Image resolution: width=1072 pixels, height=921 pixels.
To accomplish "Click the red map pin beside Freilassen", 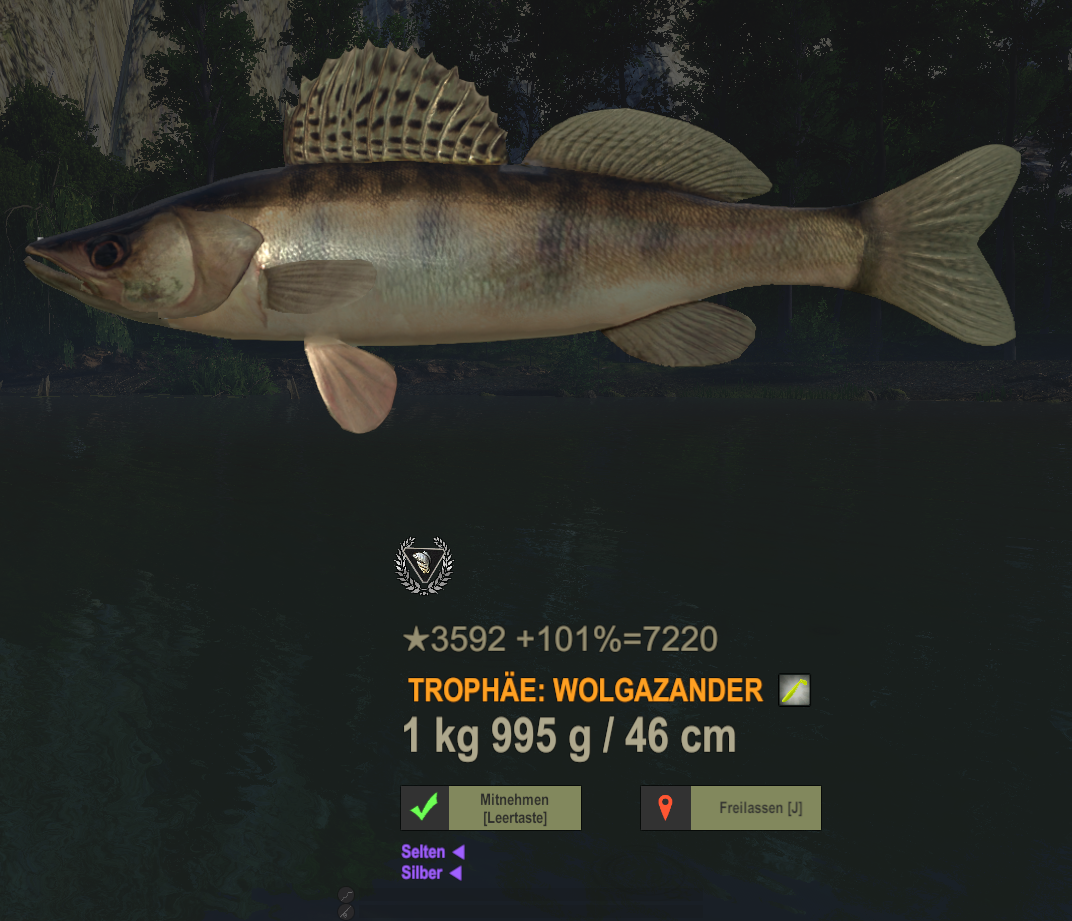I will [x=666, y=808].
